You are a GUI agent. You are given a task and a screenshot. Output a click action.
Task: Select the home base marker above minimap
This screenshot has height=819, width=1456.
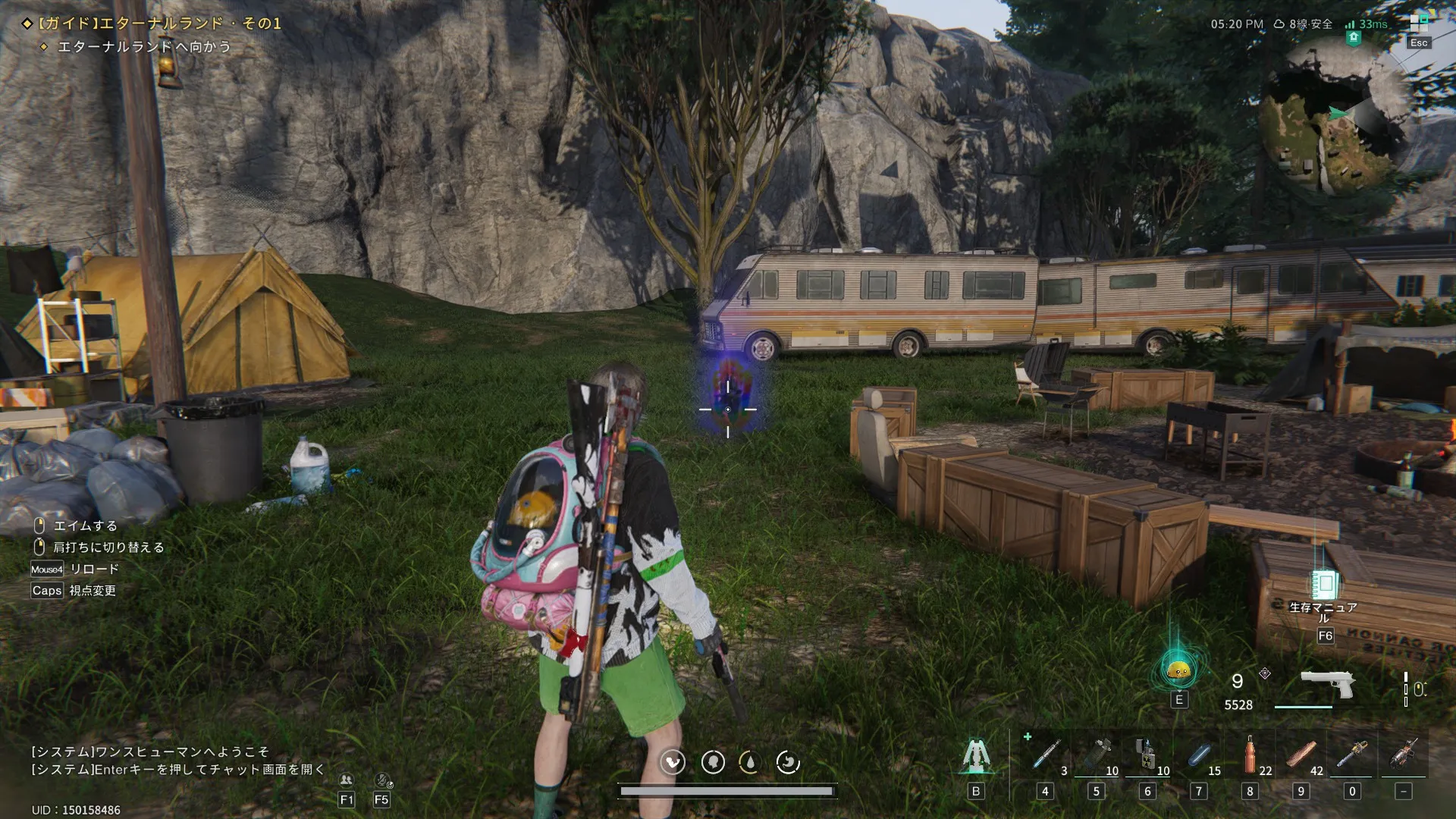(1354, 38)
